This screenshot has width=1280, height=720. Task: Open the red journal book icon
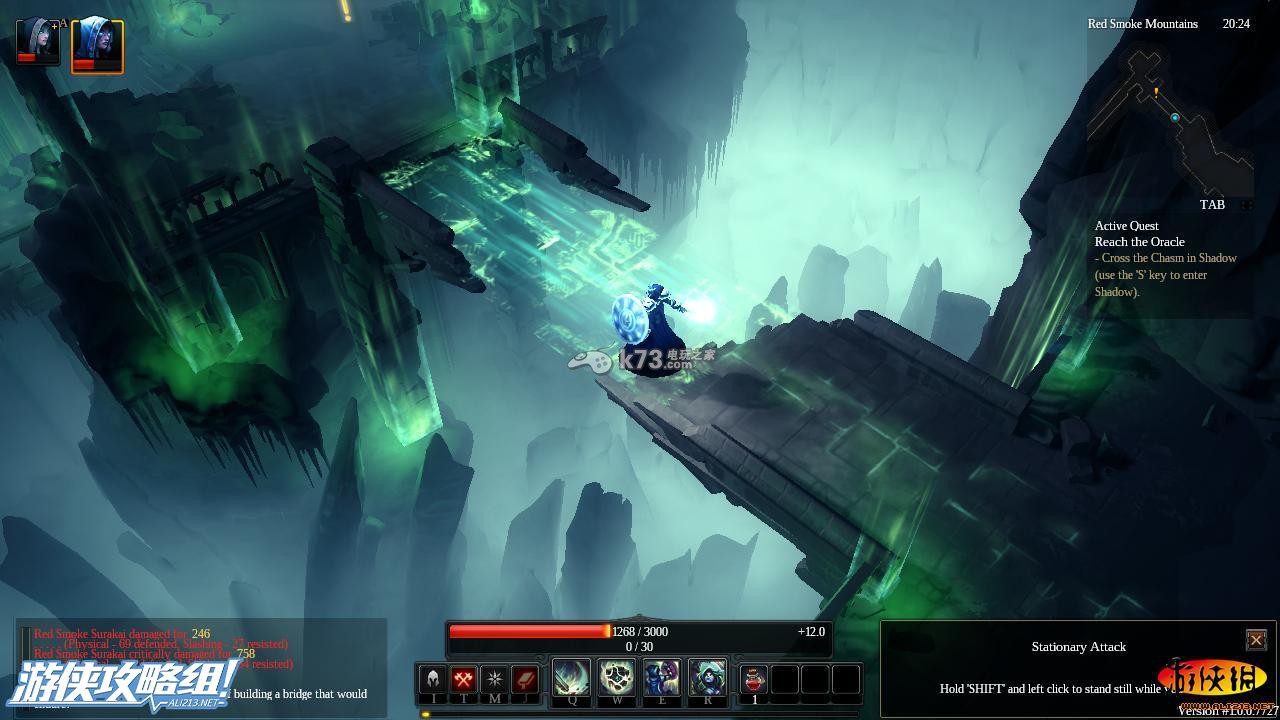pos(525,680)
